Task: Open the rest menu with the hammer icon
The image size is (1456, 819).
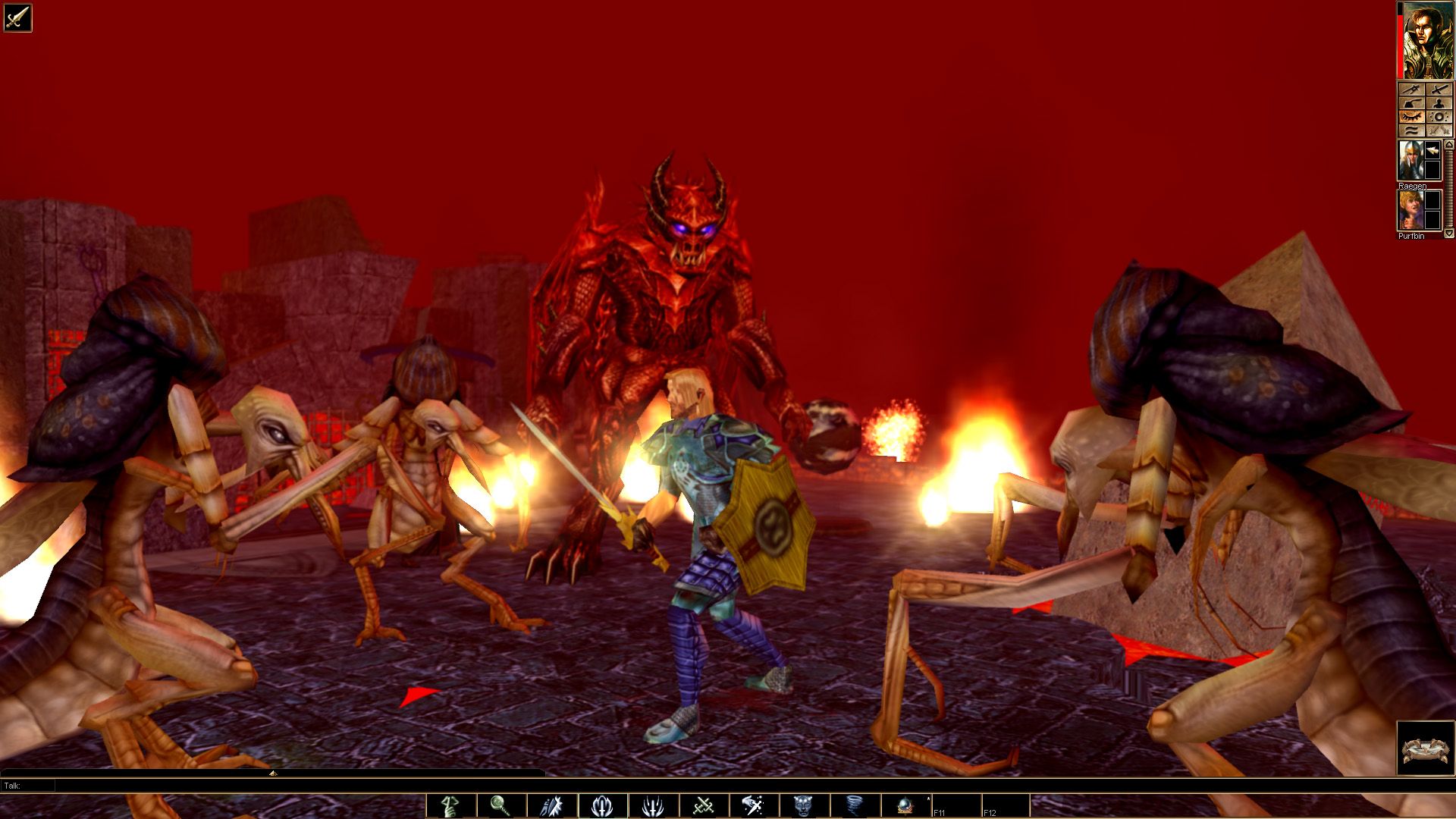Action: (1412, 102)
